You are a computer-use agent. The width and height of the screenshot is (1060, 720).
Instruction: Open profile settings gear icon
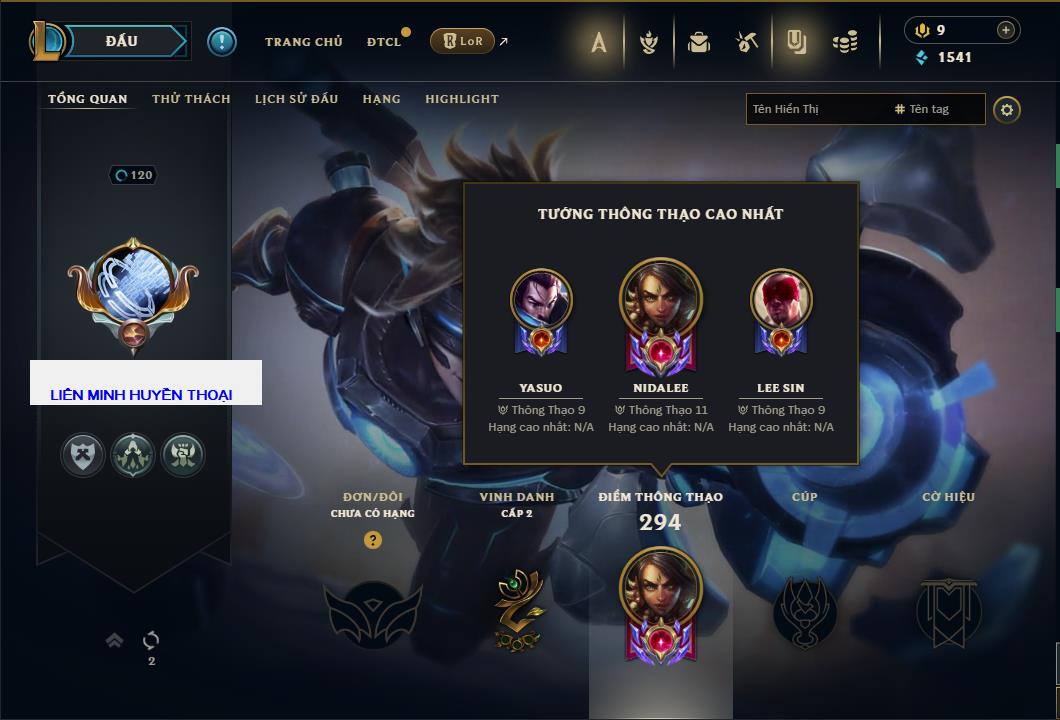pyautogui.click(x=1007, y=109)
